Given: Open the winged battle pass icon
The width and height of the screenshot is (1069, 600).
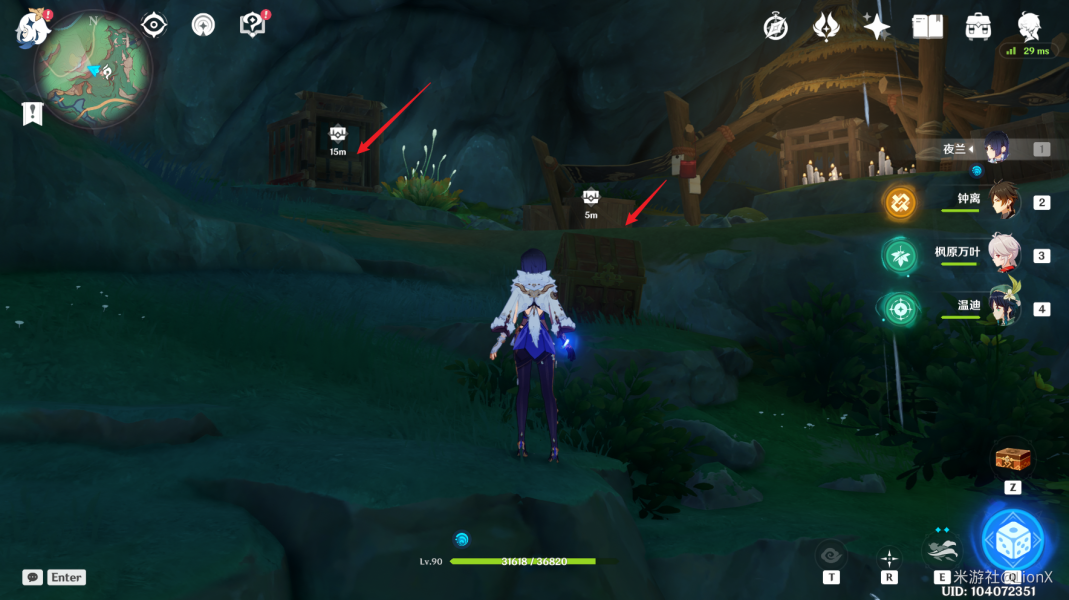Looking at the screenshot, I should coord(826,27).
